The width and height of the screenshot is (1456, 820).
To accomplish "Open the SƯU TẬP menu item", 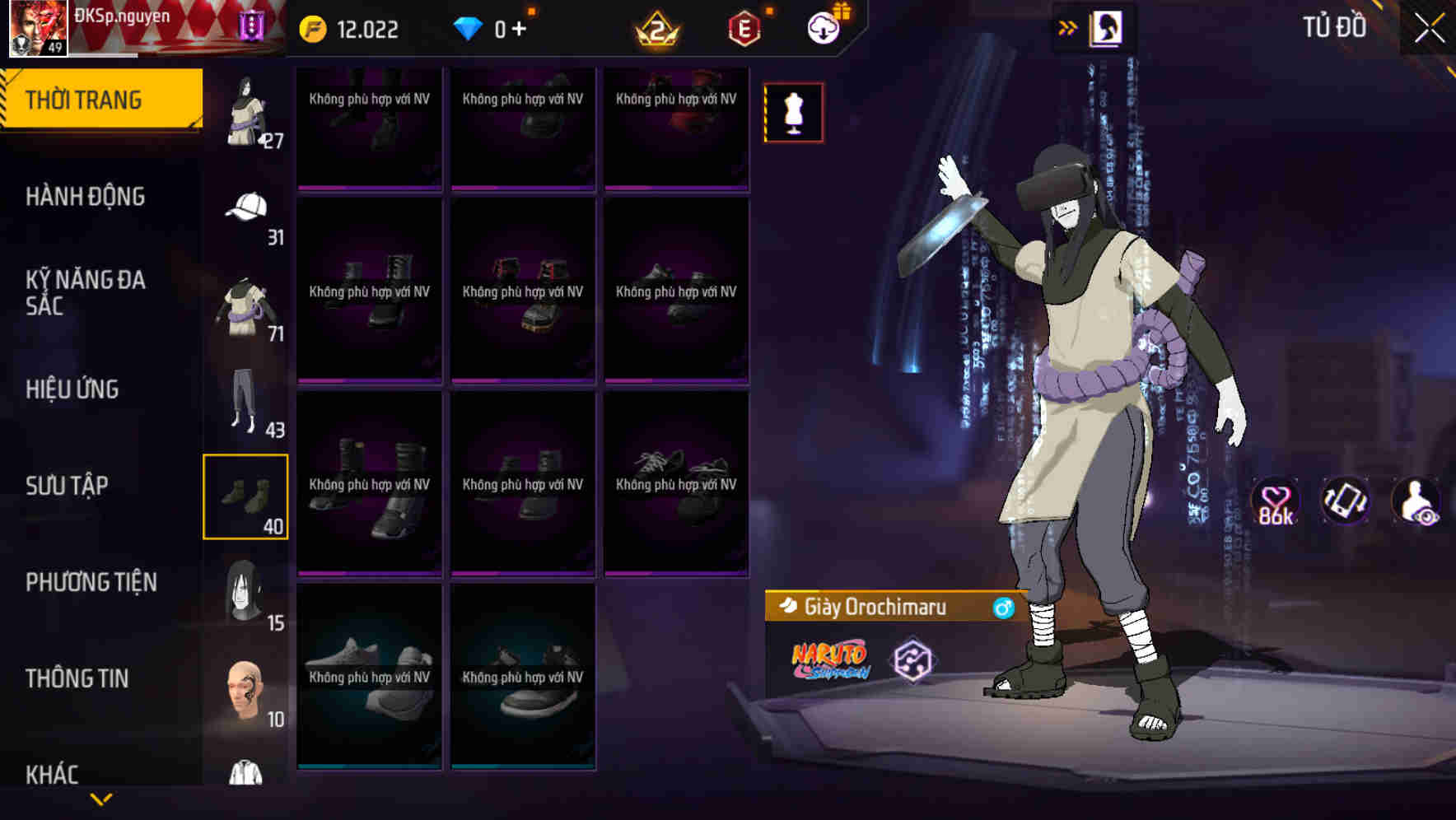I will point(66,486).
